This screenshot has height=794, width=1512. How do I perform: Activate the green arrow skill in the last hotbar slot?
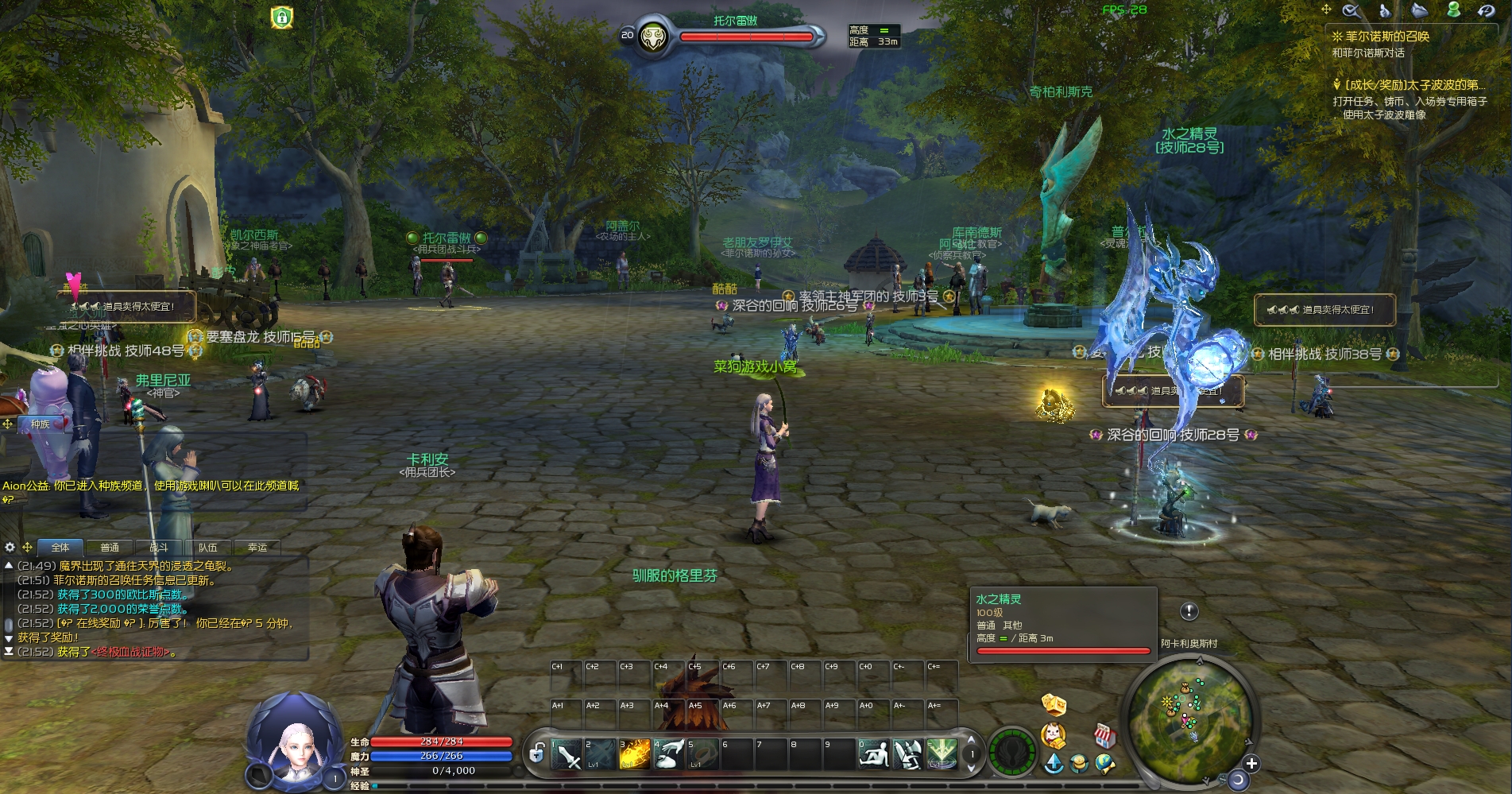click(942, 754)
